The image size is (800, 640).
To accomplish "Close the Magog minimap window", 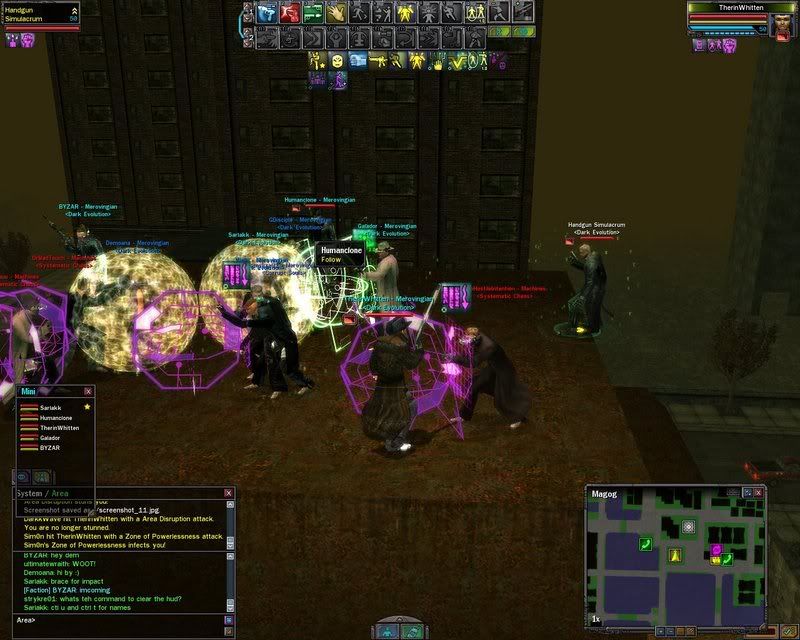I will pos(759,493).
